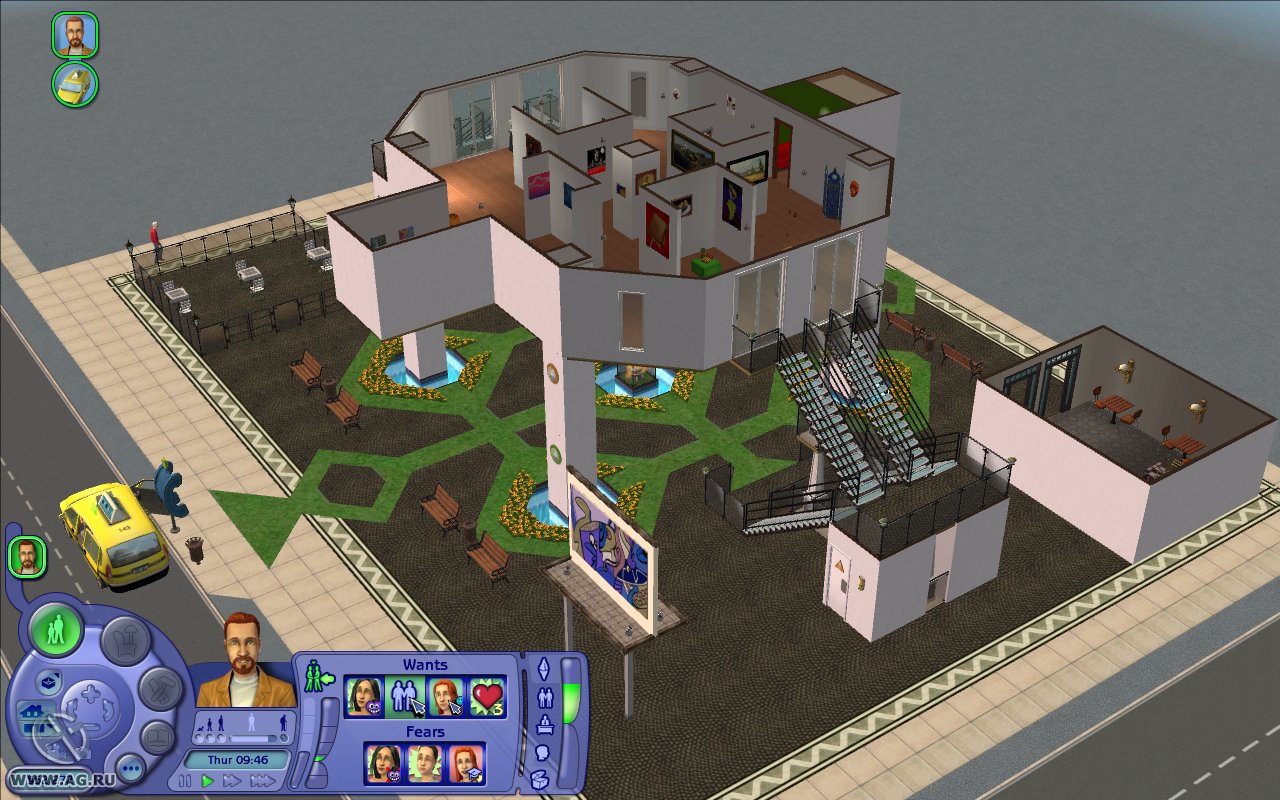The height and width of the screenshot is (800, 1280).
Task: Open the Inventory panel with box icon
Action: pyautogui.click(x=540, y=779)
